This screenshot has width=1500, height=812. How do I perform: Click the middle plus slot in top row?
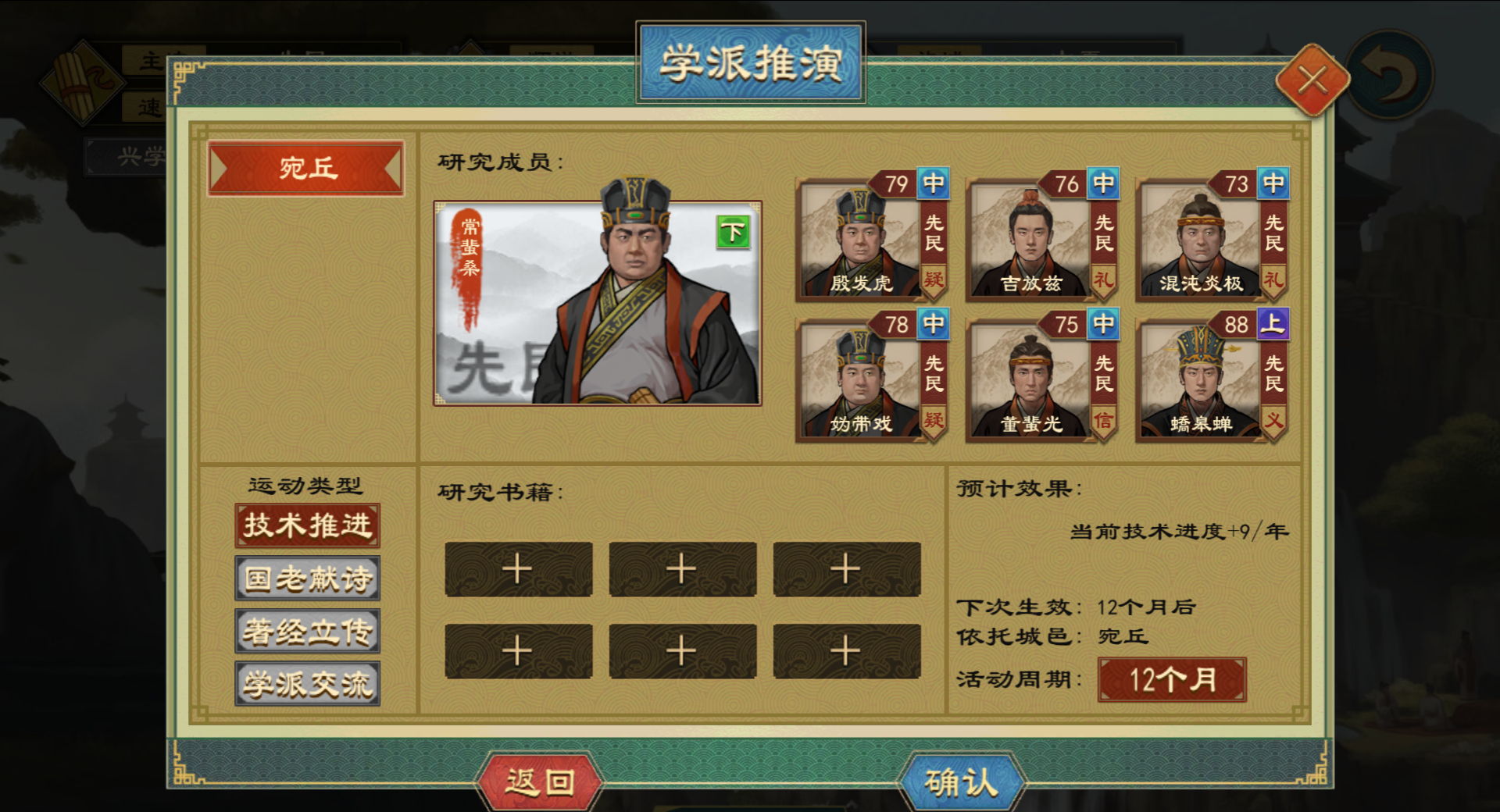(x=683, y=569)
